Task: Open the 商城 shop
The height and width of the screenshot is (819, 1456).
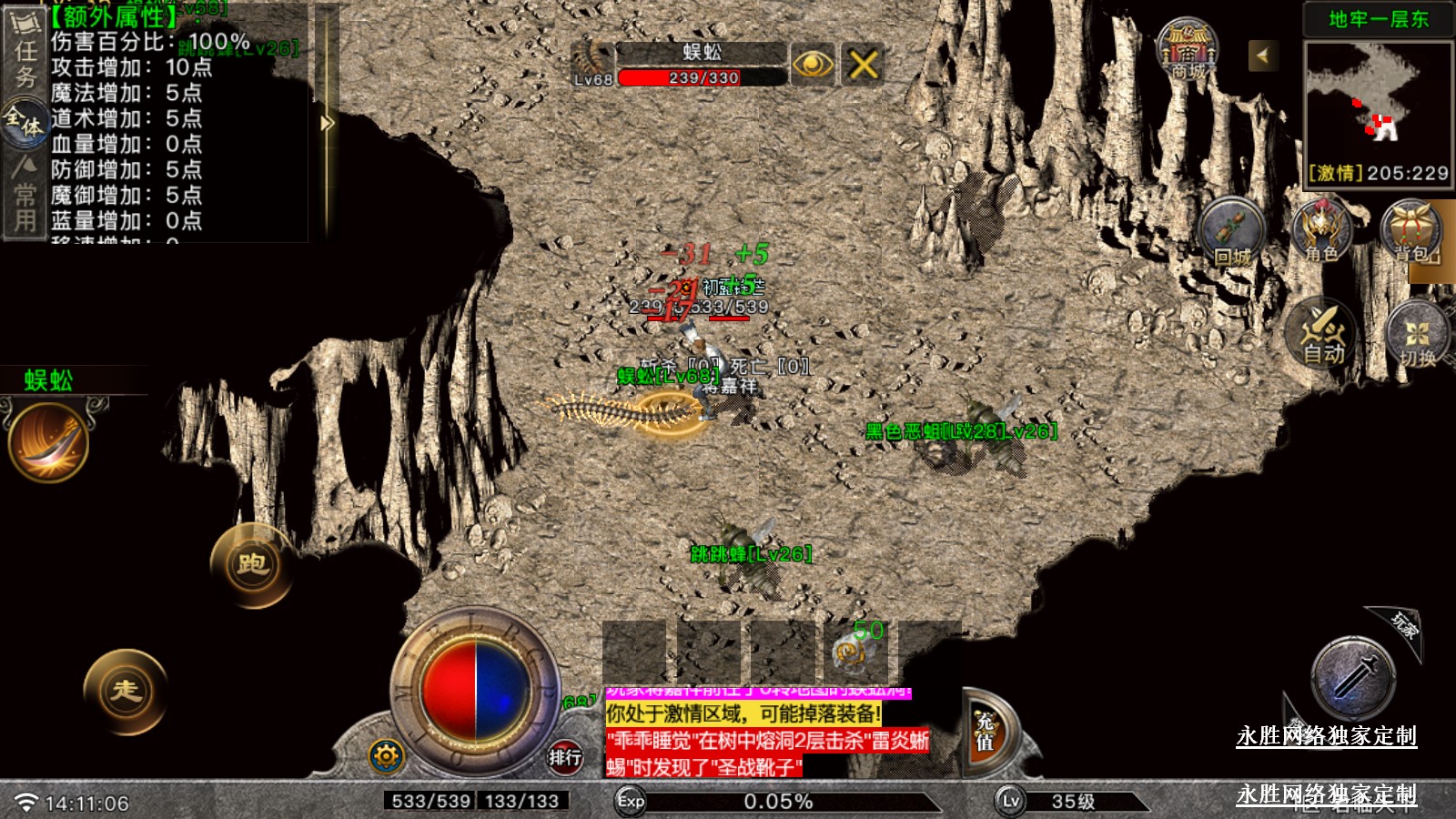Action: (1188, 51)
